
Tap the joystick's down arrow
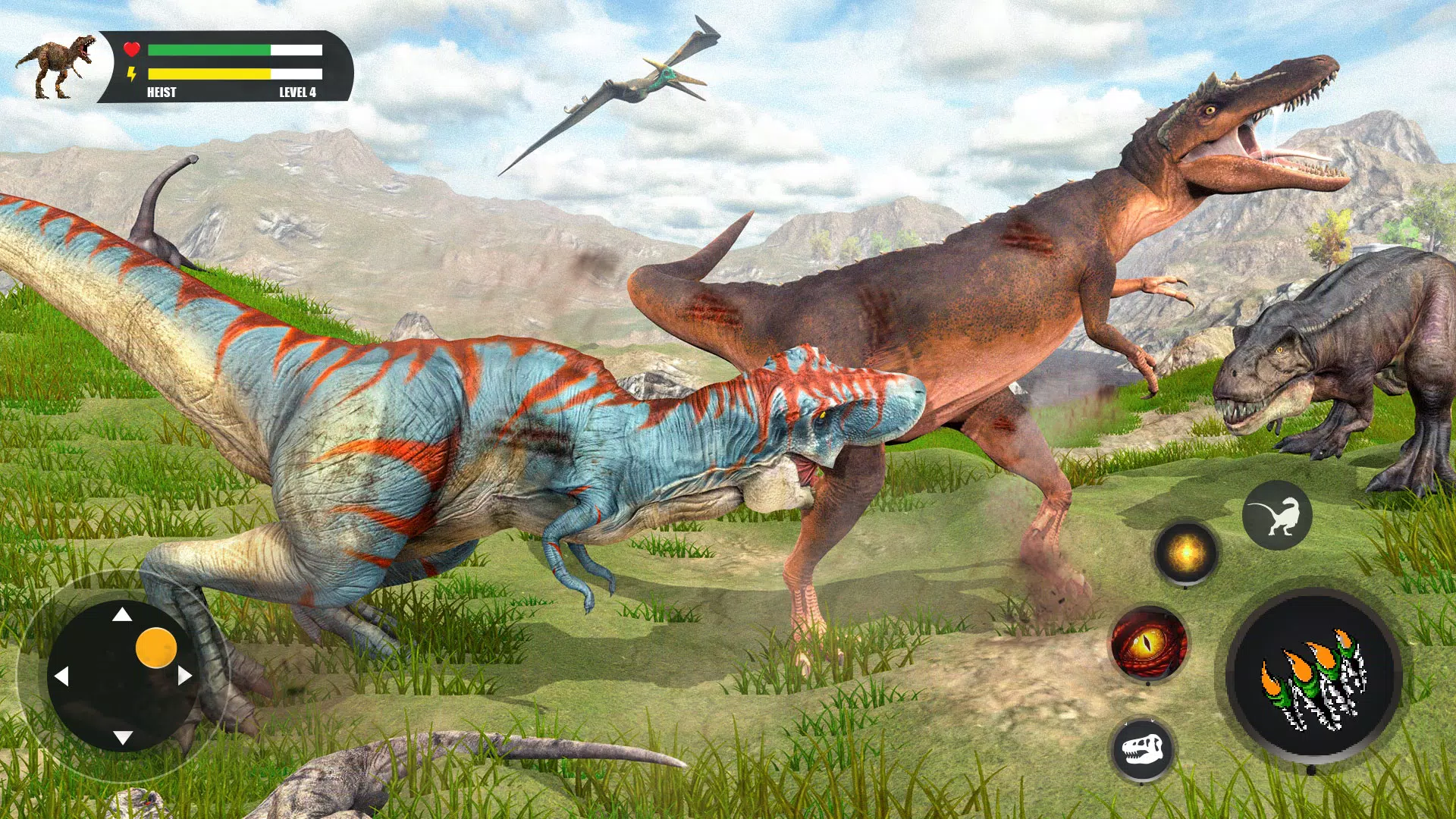[123, 737]
